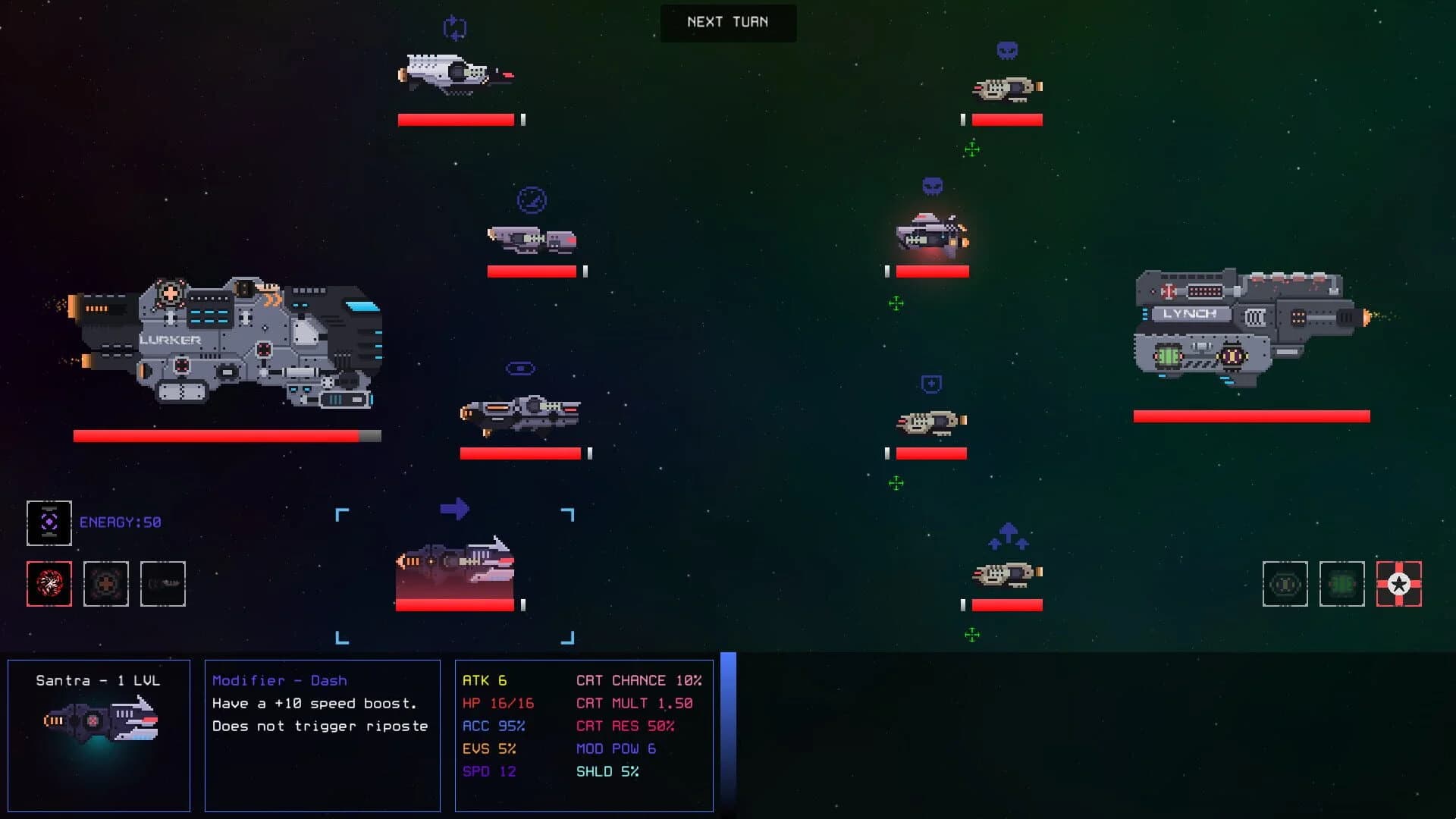The width and height of the screenshot is (1456, 819).
Task: Open the purple energy core module
Action: pyautogui.click(x=49, y=522)
